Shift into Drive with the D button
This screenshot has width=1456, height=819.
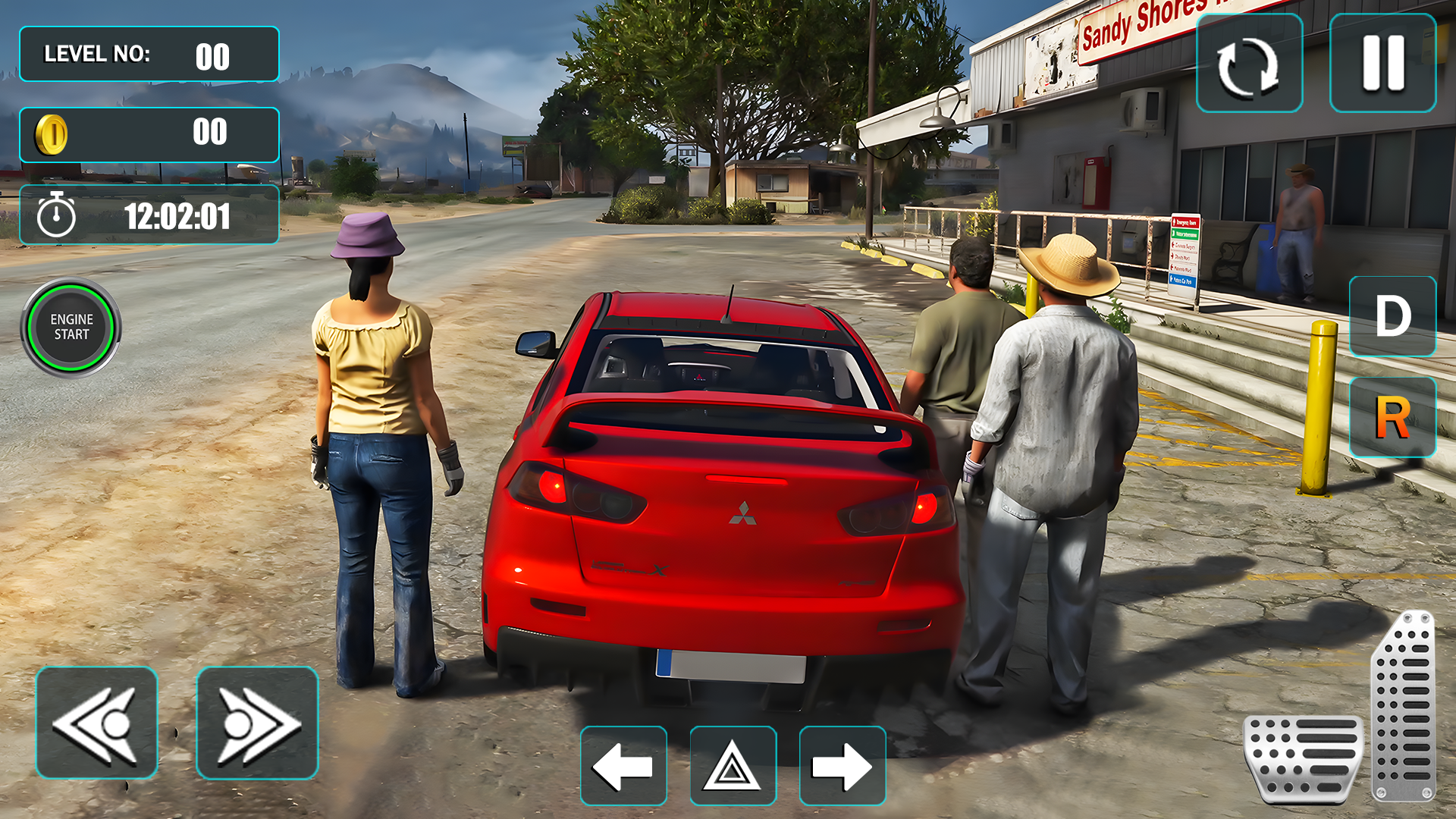[x=1392, y=316]
